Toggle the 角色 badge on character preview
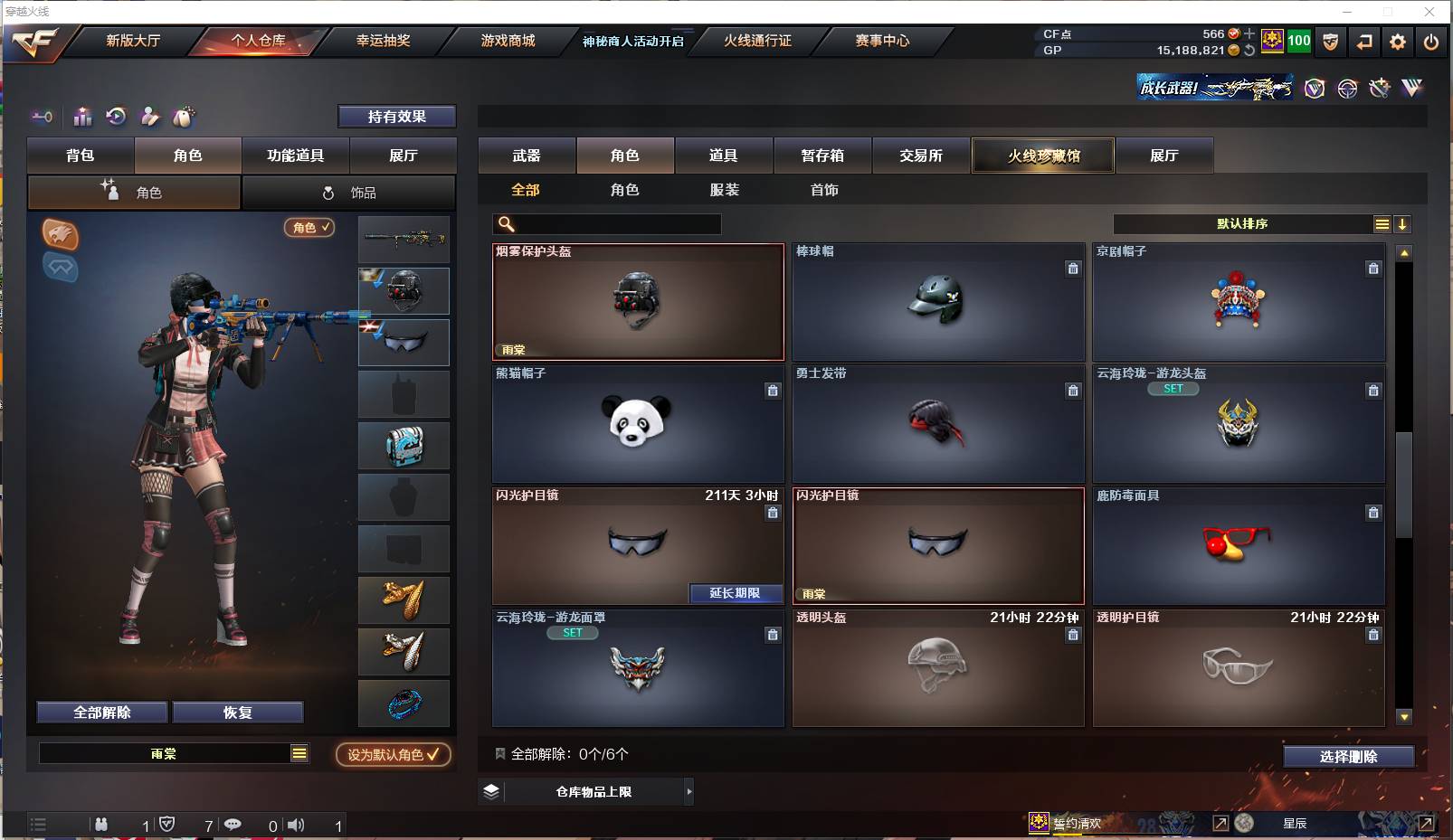This screenshot has height=840, width=1453. pyautogui.click(x=309, y=228)
